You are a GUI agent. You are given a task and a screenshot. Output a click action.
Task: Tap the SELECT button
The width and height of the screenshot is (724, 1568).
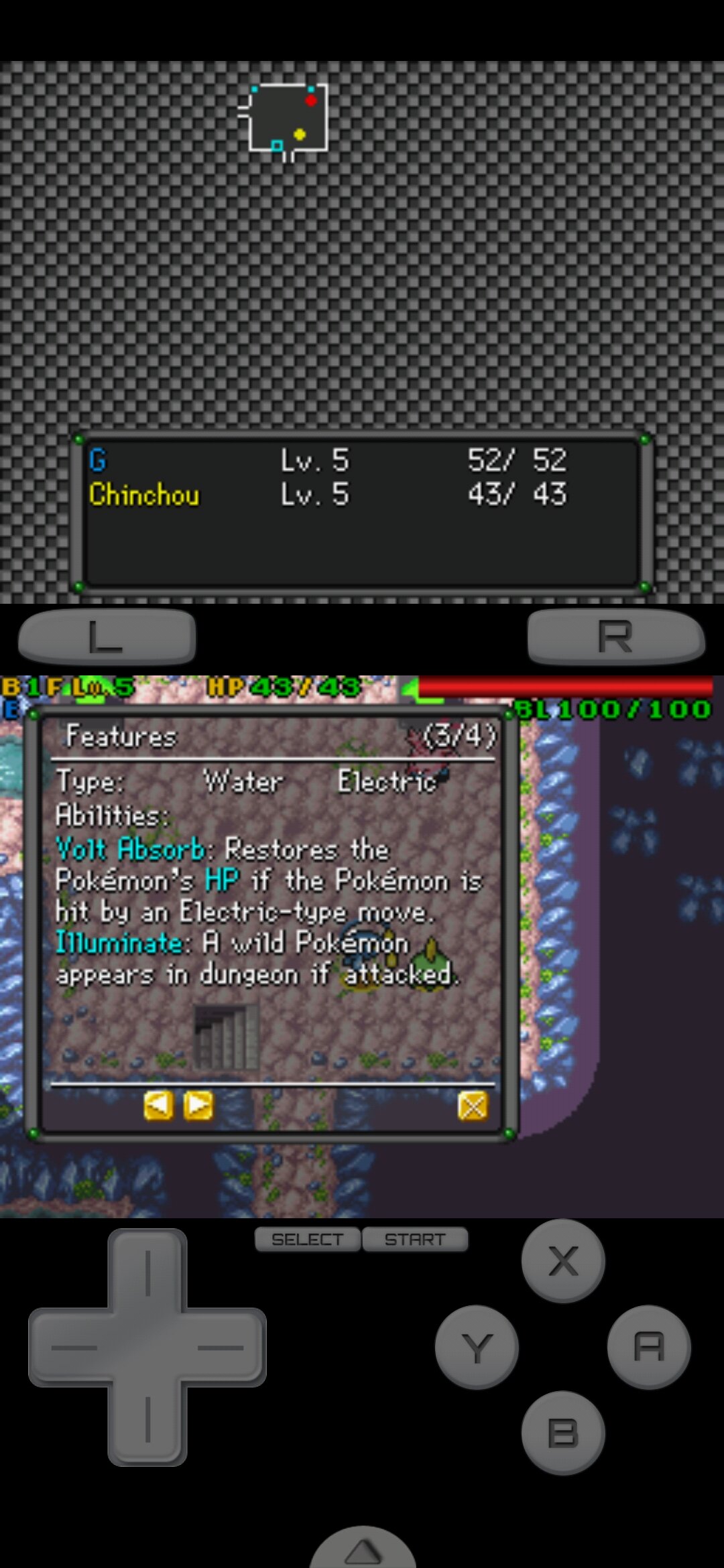tap(308, 1240)
